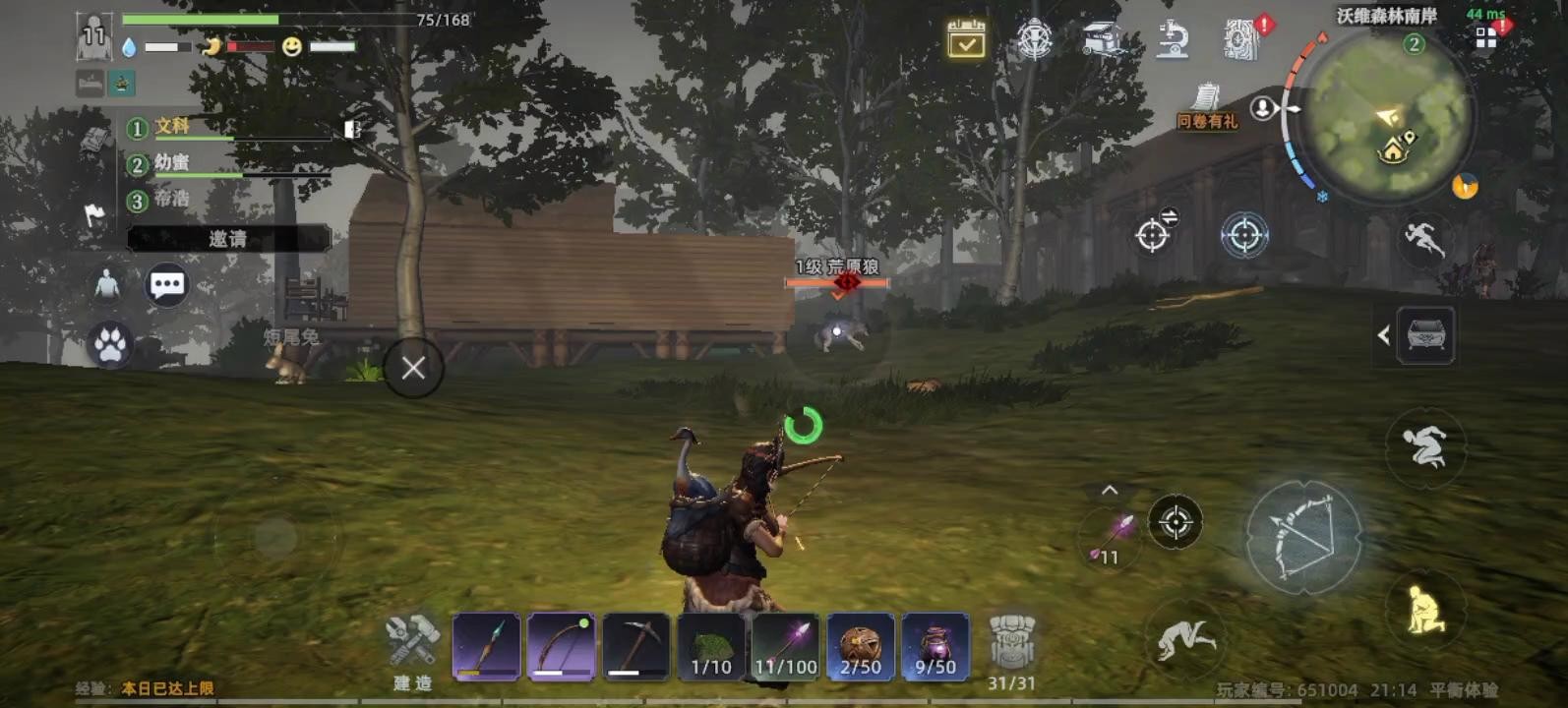1568x708 pixels.
Task: Tap the 邀请 invite button
Action: [x=228, y=239]
